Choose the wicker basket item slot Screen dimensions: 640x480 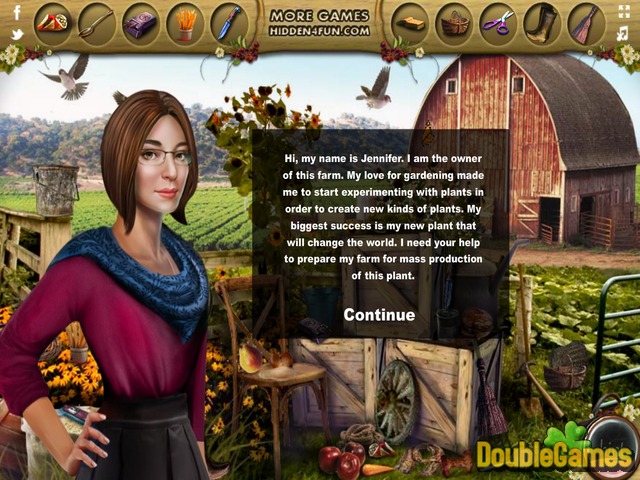[x=455, y=22]
